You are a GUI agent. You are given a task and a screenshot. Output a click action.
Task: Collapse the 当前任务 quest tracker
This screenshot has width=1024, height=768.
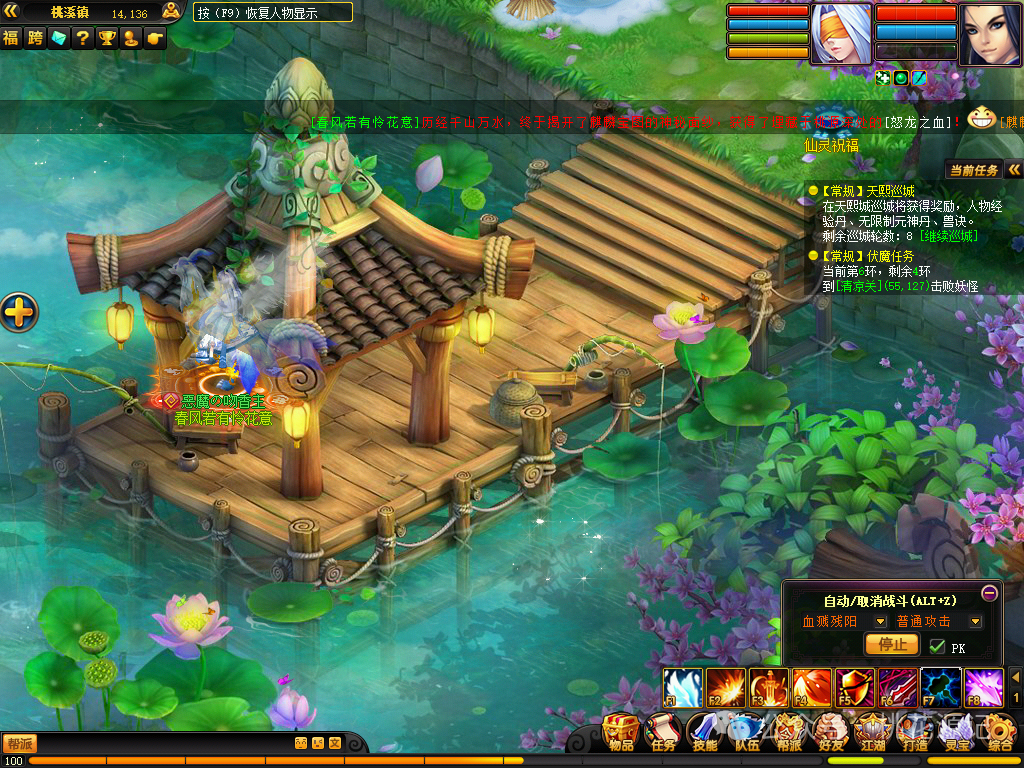point(1014,170)
